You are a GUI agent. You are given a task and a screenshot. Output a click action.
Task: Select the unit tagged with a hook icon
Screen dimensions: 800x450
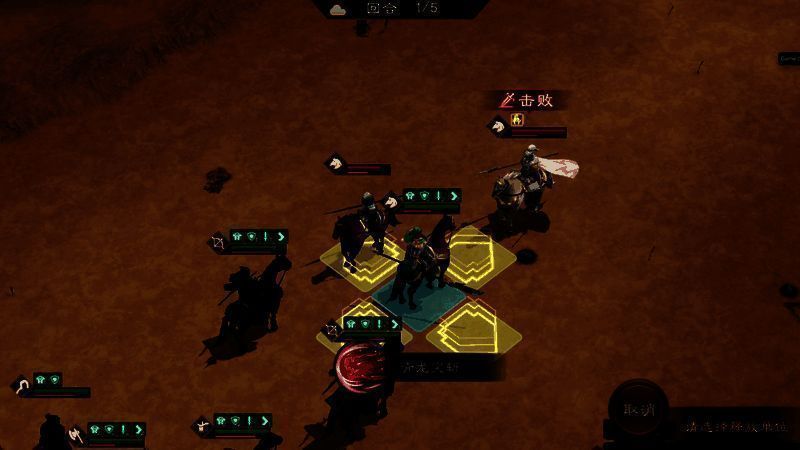click(22, 386)
